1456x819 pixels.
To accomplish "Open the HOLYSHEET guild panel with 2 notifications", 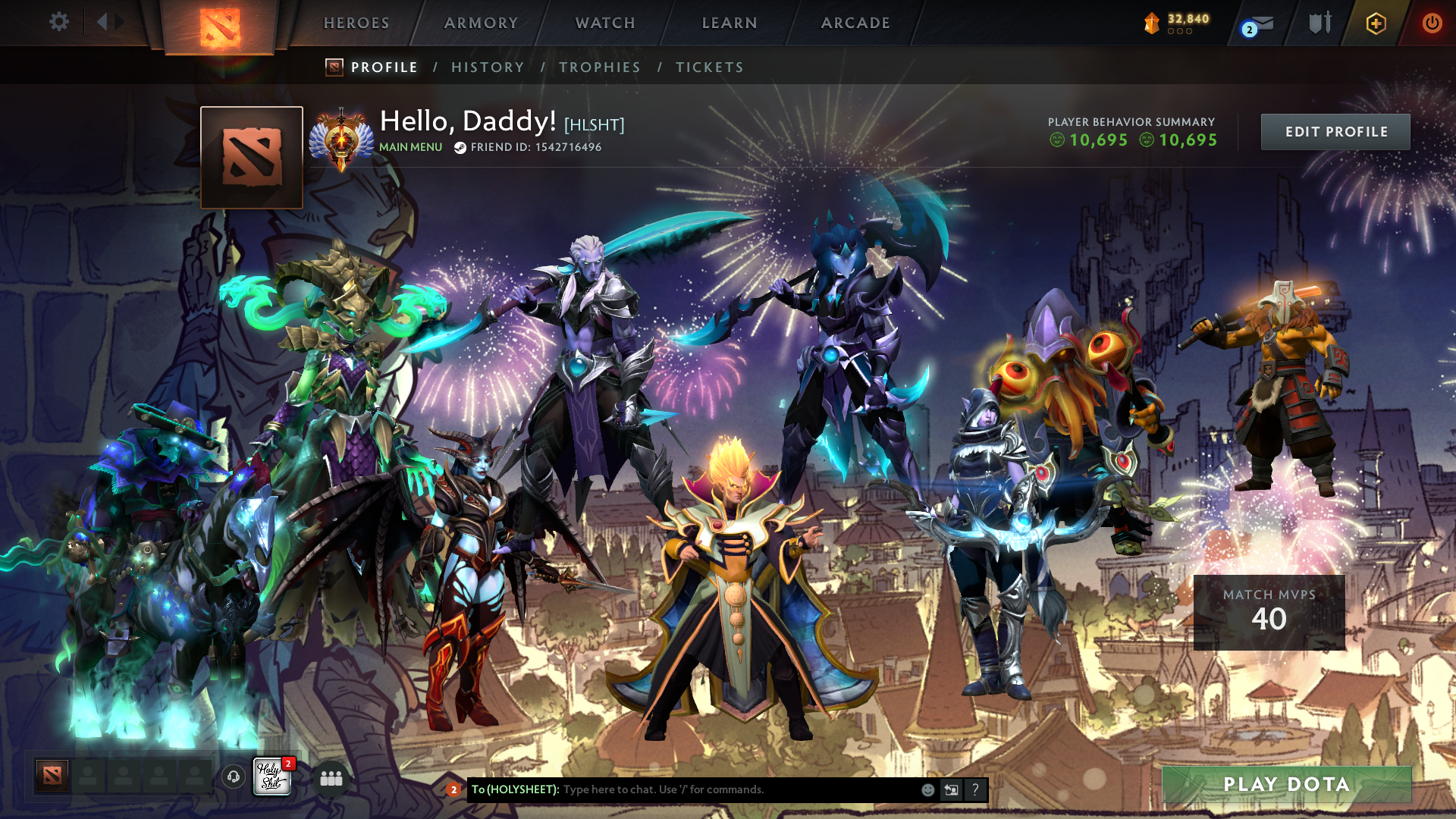I will 273,777.
